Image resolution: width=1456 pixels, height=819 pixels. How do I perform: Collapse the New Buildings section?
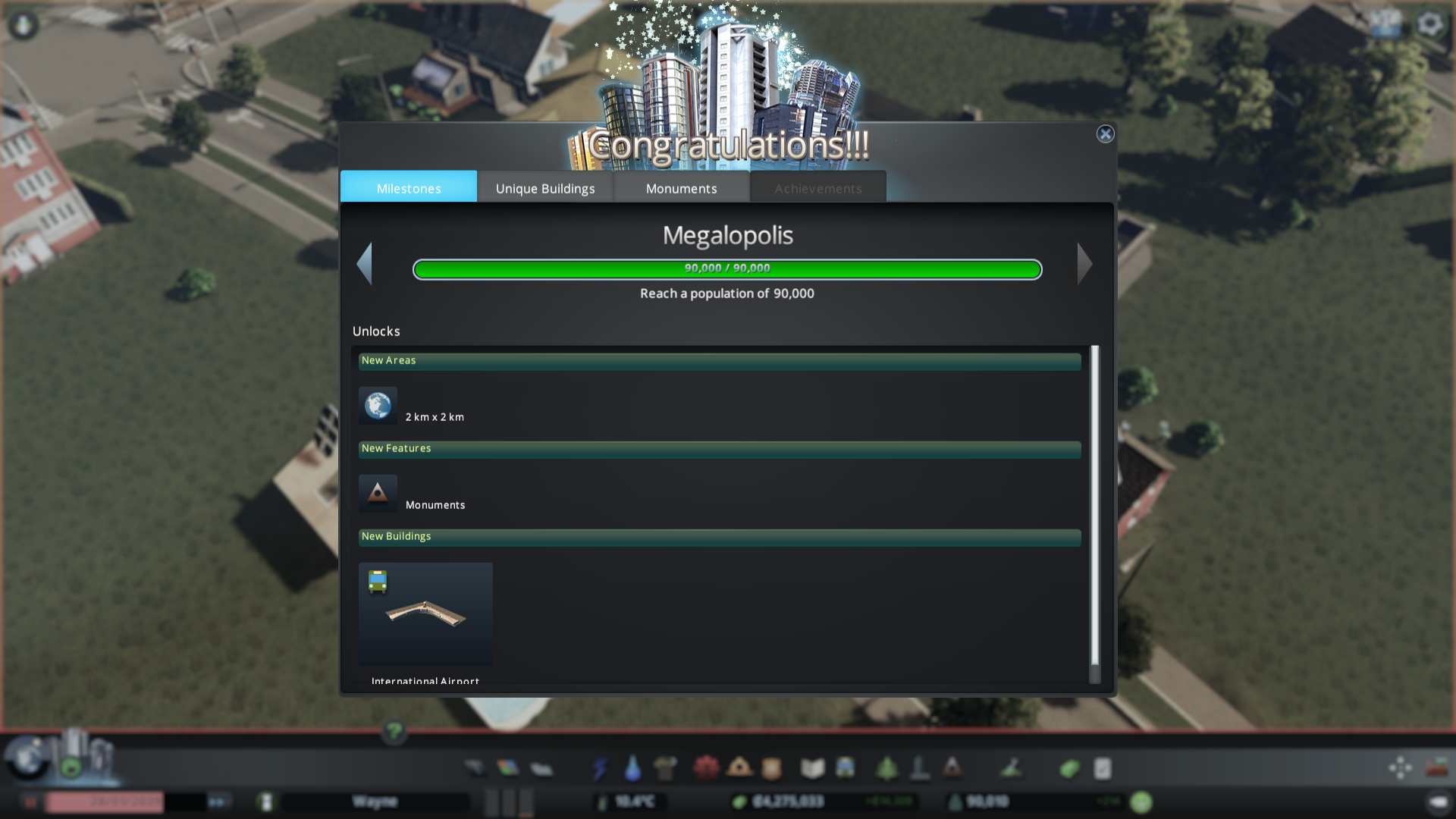[719, 537]
